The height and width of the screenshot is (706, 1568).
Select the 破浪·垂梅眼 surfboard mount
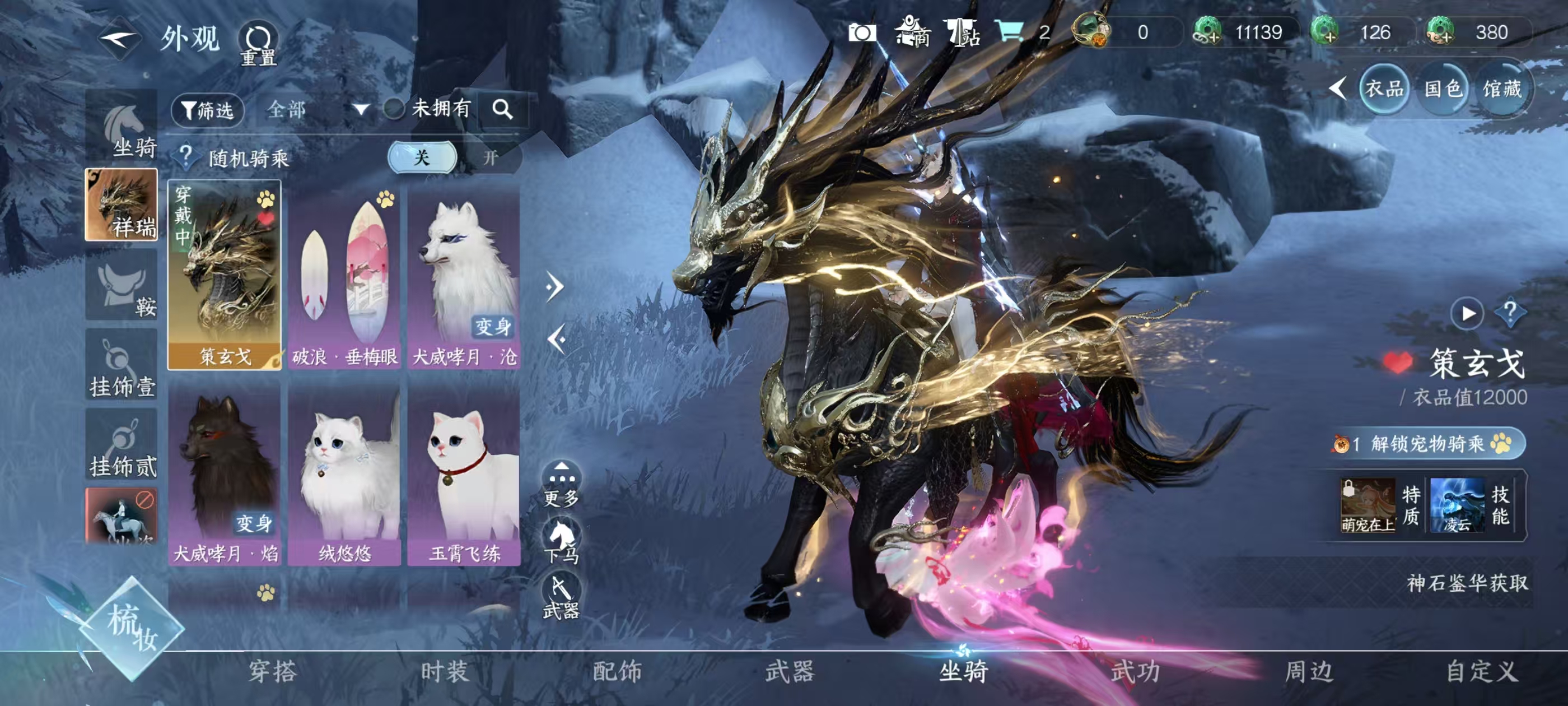344,277
